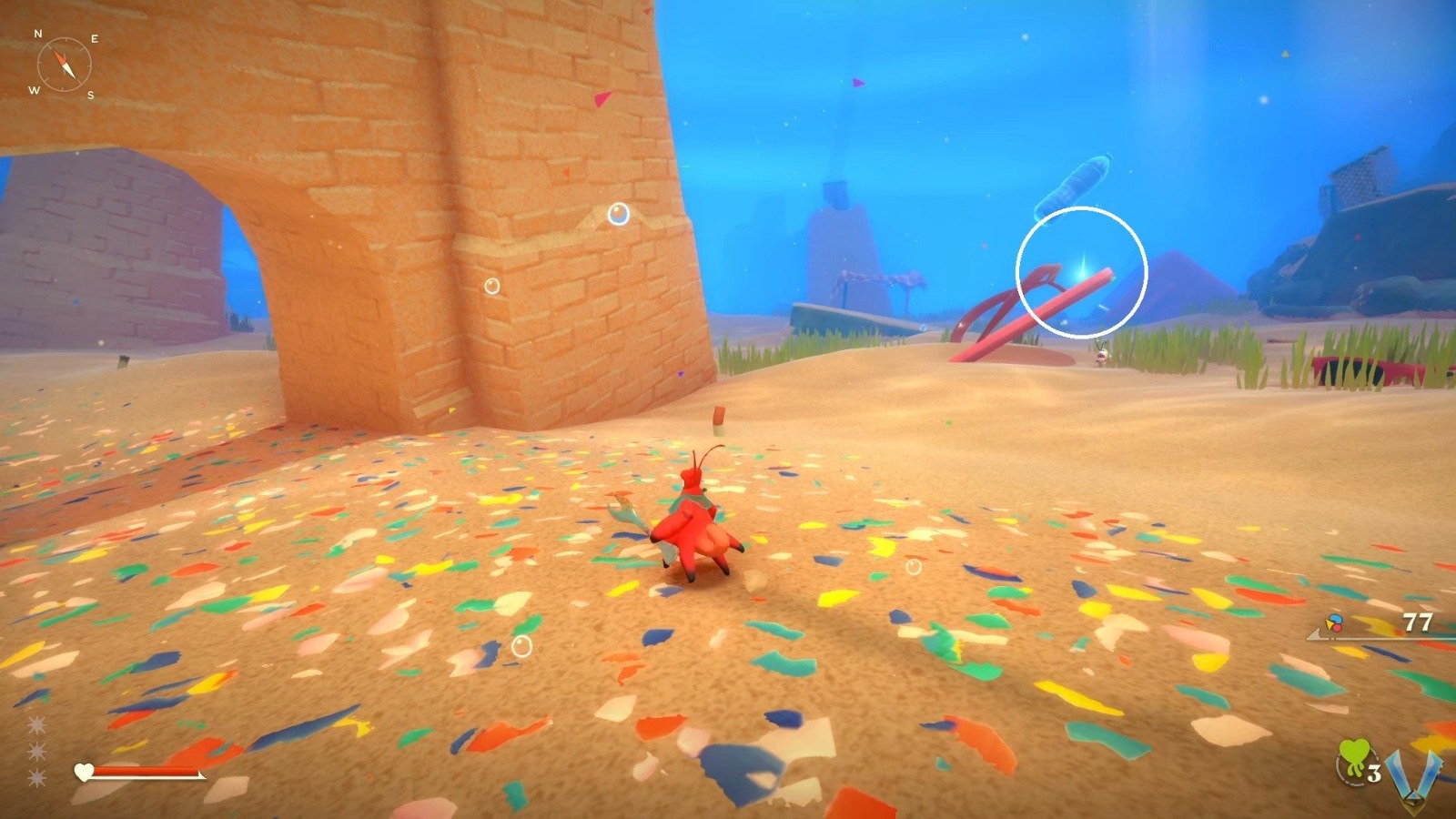Select the microplastics currency icon
The height and width of the screenshot is (819, 1456).
pyautogui.click(x=1333, y=622)
